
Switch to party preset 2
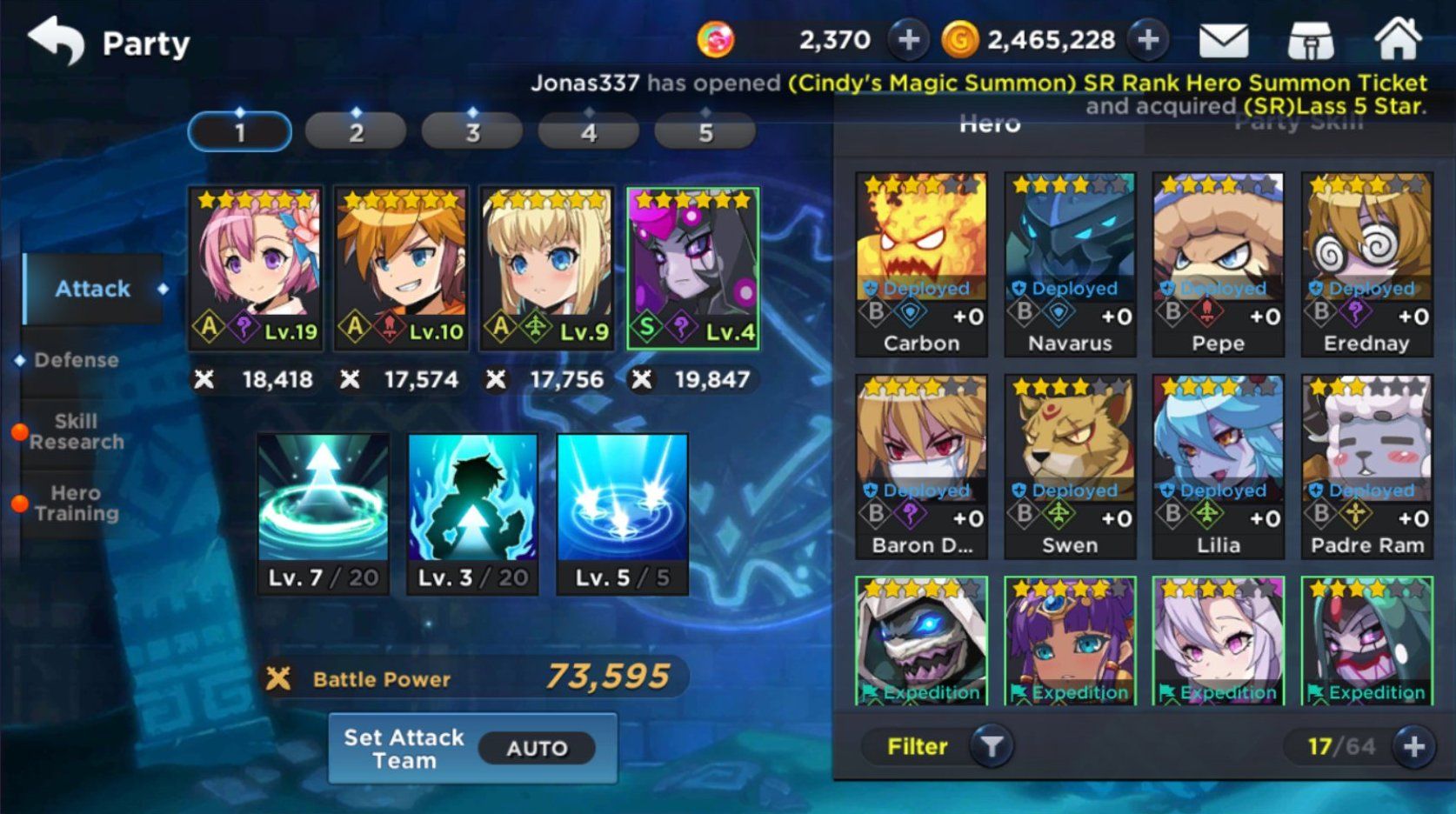coord(356,132)
